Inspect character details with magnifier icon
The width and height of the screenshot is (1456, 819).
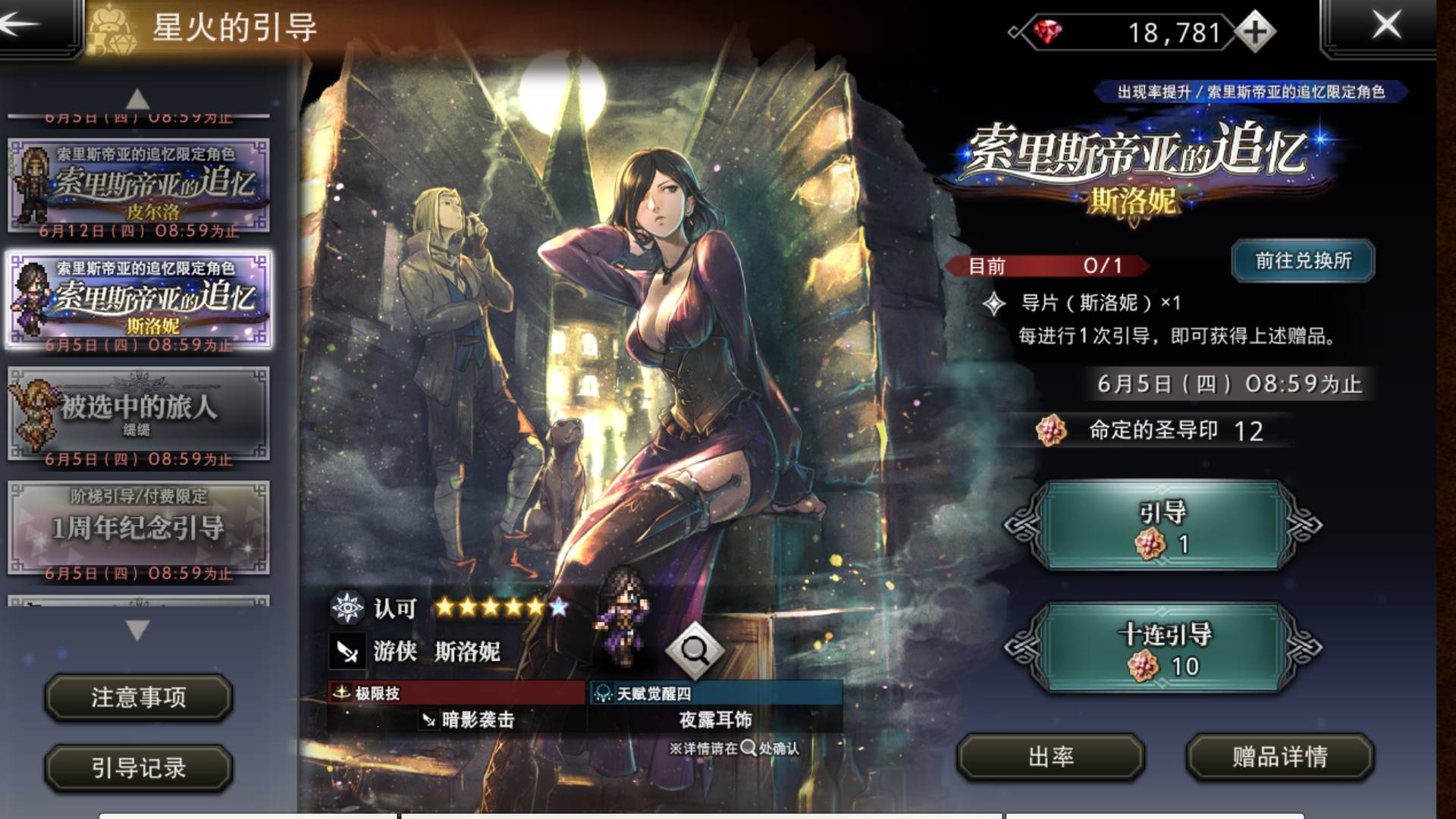(695, 650)
